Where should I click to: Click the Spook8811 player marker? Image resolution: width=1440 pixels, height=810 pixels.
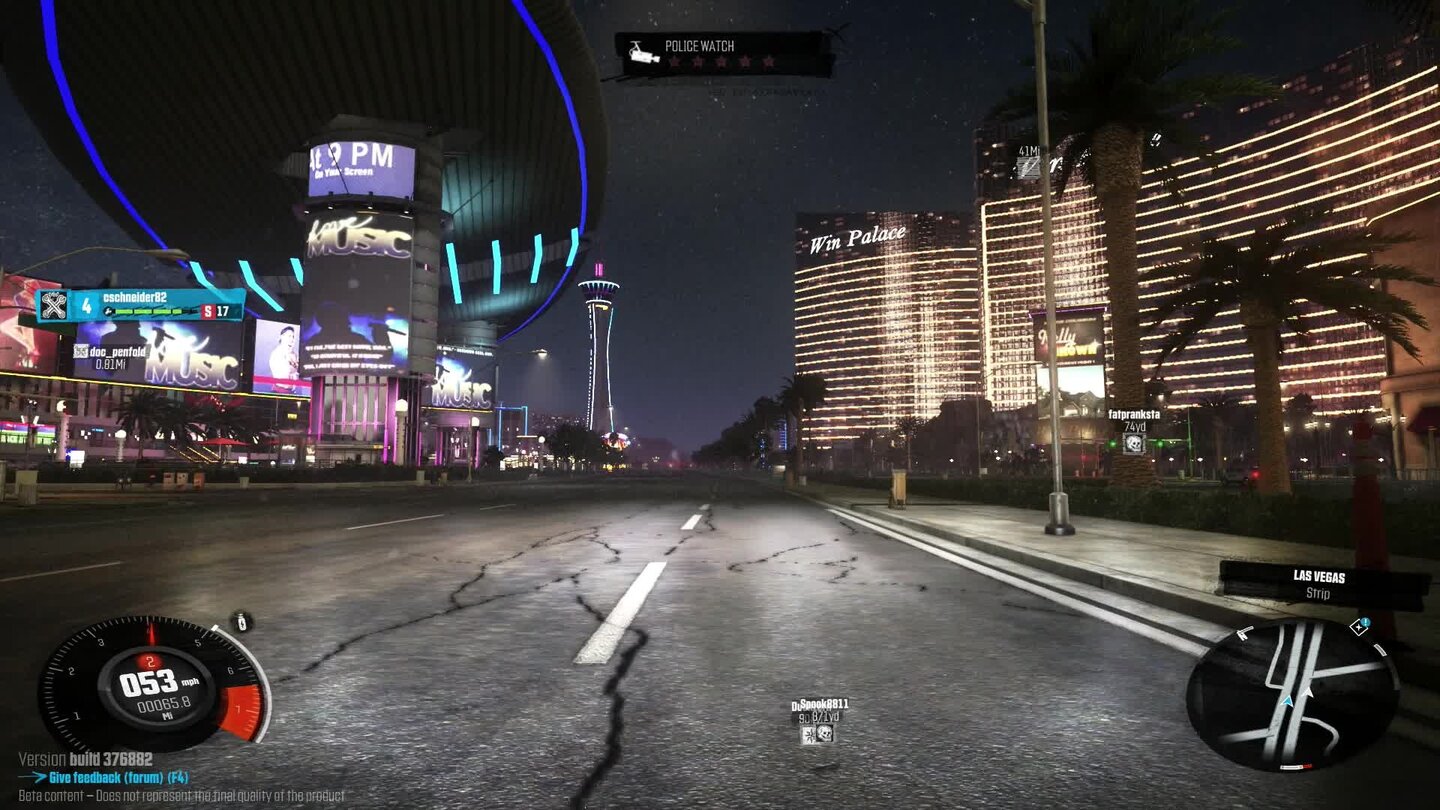coord(822,720)
